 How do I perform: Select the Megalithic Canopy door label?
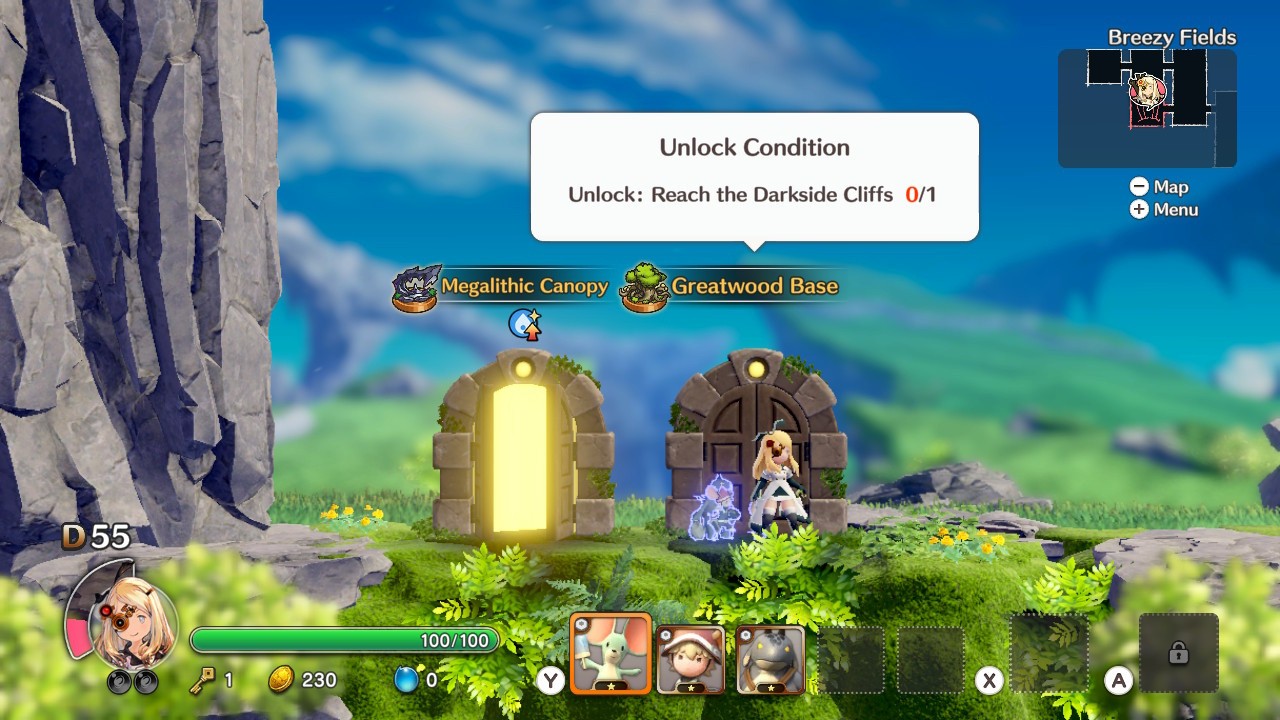(524, 286)
